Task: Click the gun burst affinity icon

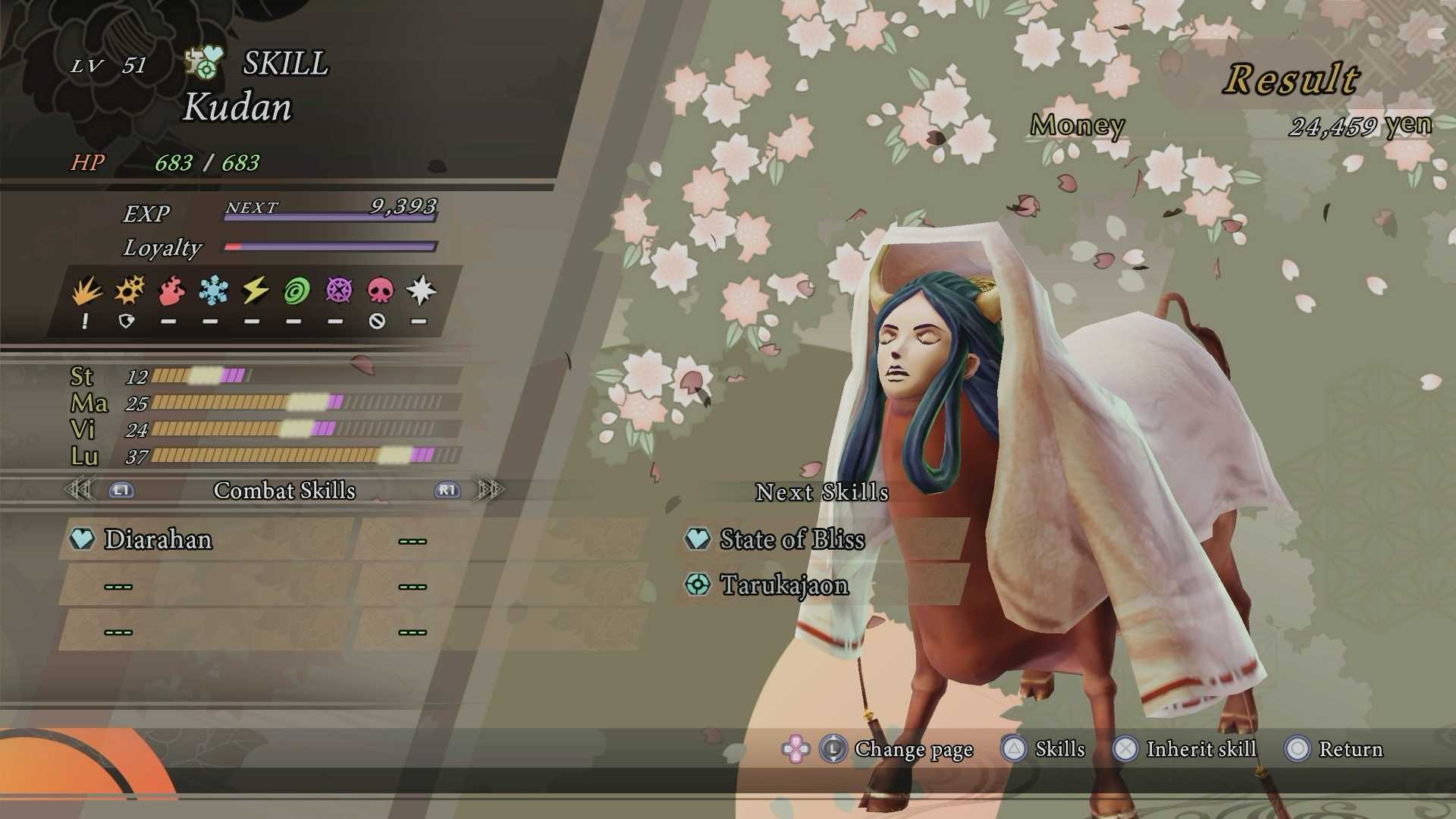Action: pos(130,291)
